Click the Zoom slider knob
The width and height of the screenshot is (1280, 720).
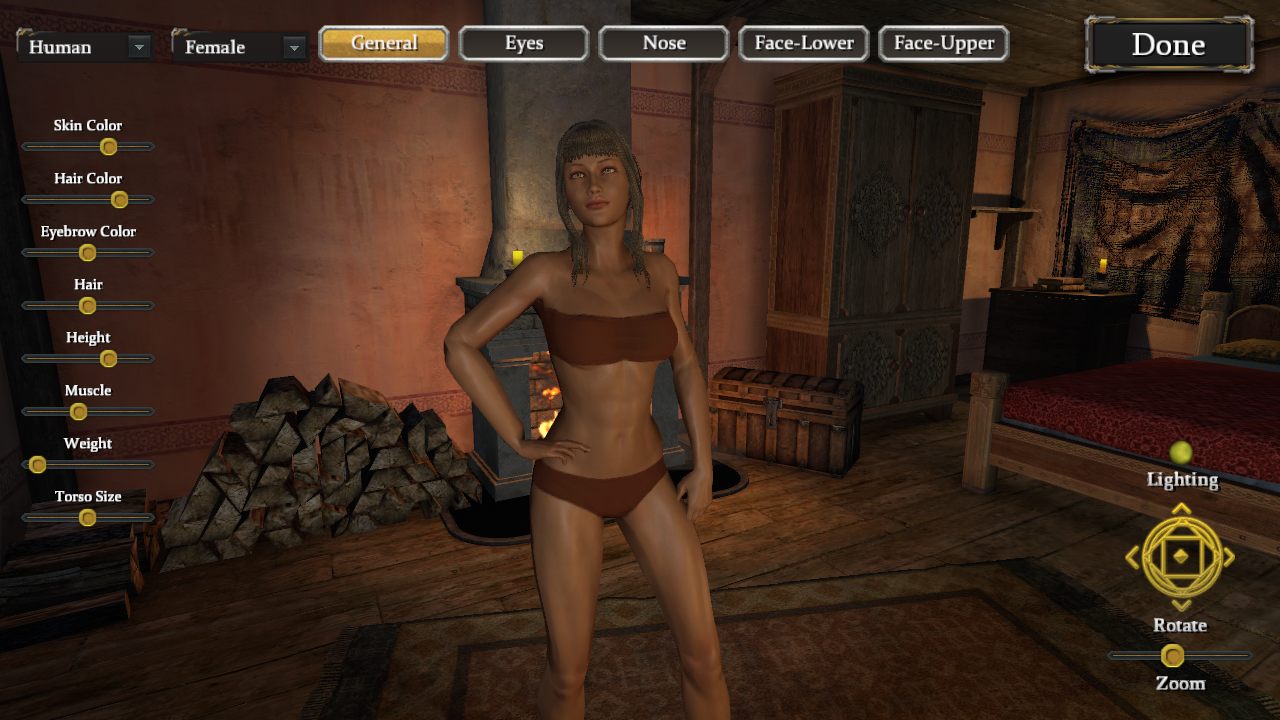1173,656
